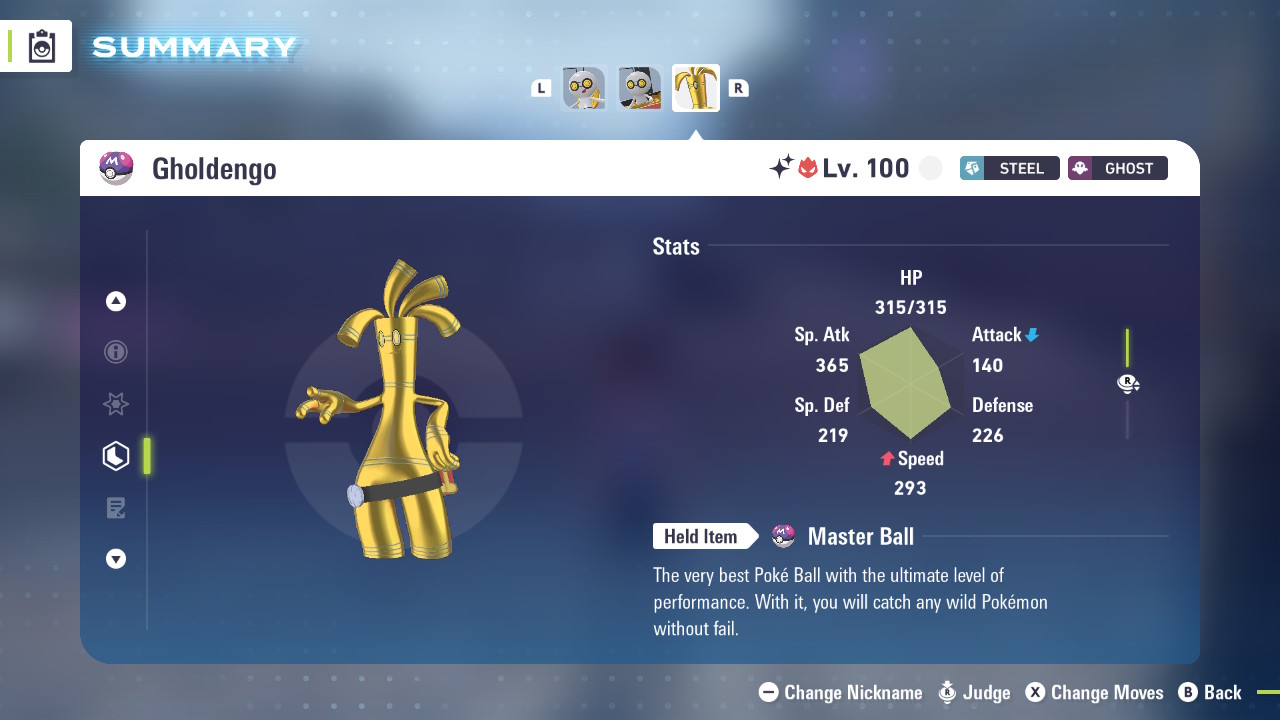Click the Held Item label
This screenshot has width=1280, height=720.
701,537
